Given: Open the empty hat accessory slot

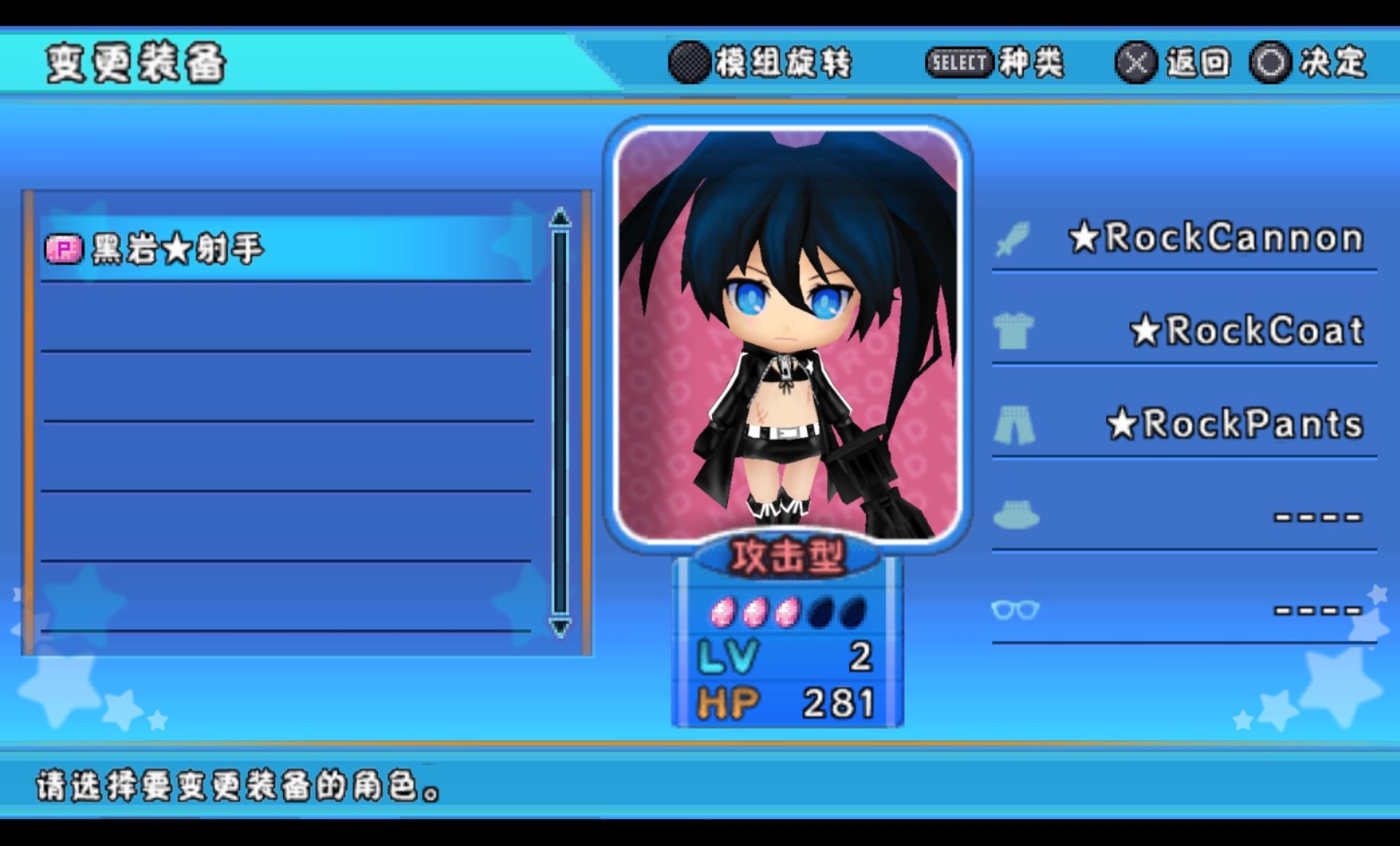Looking at the screenshot, I should pos(1183,516).
